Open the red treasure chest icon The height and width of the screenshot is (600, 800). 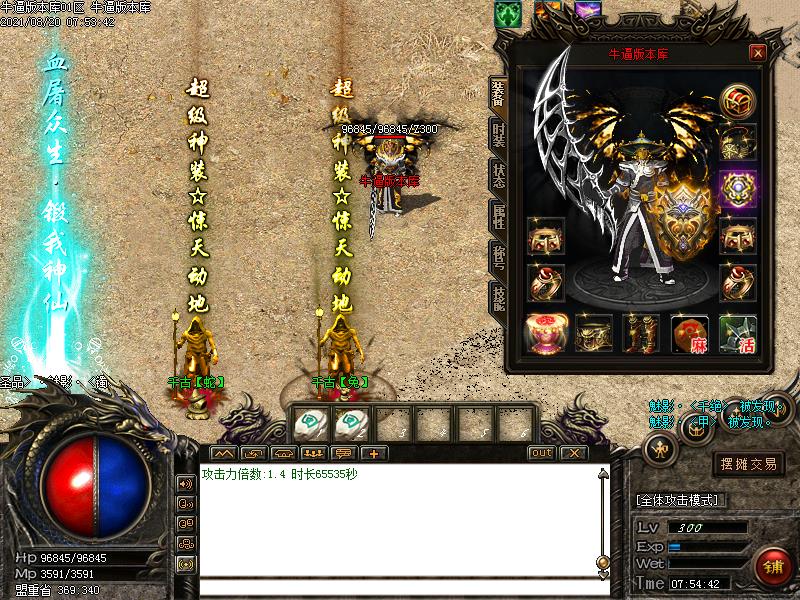point(738,100)
